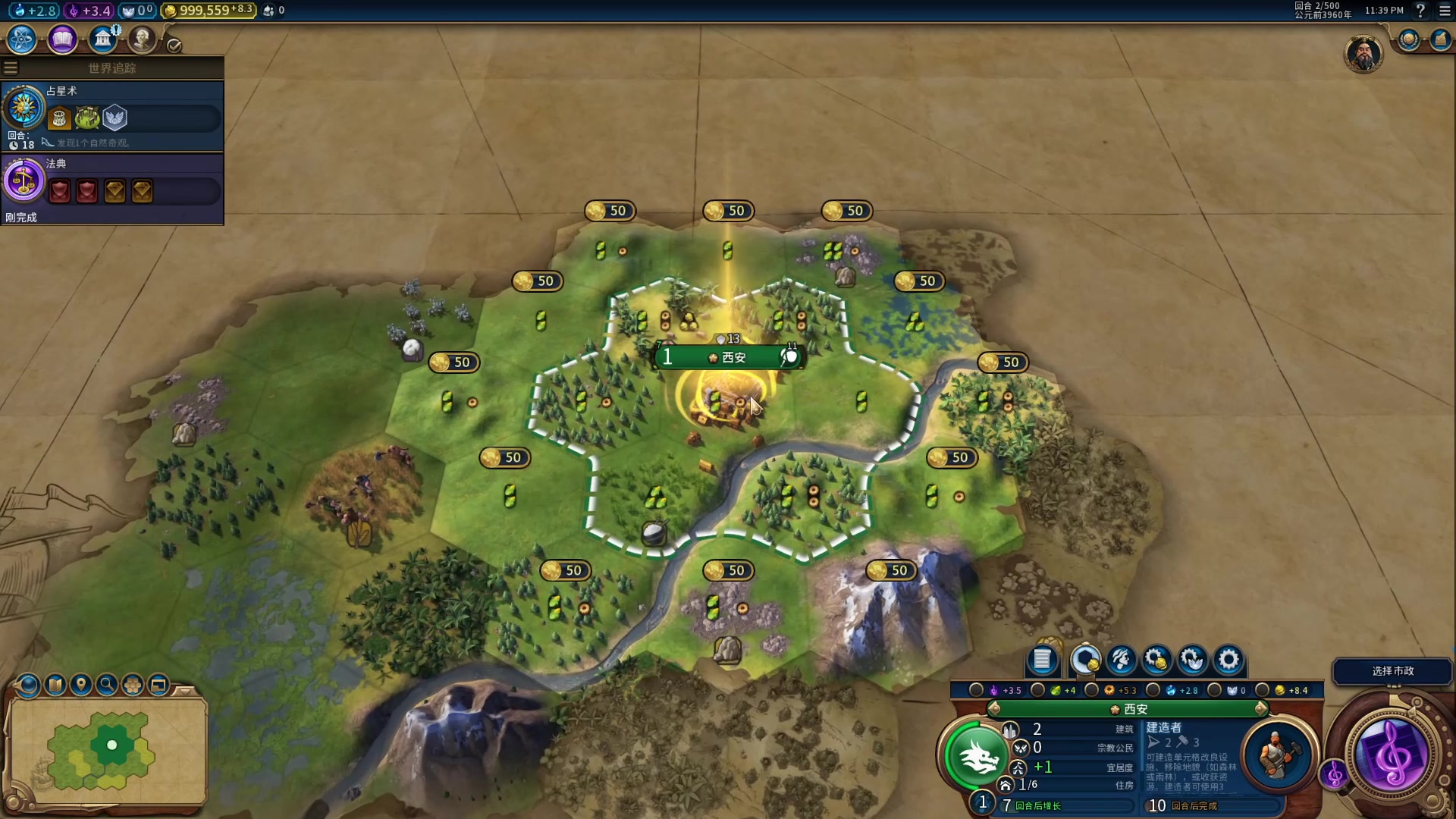Toggle the hex grid map option
This screenshot has height=819, width=1456.
pos(133,686)
